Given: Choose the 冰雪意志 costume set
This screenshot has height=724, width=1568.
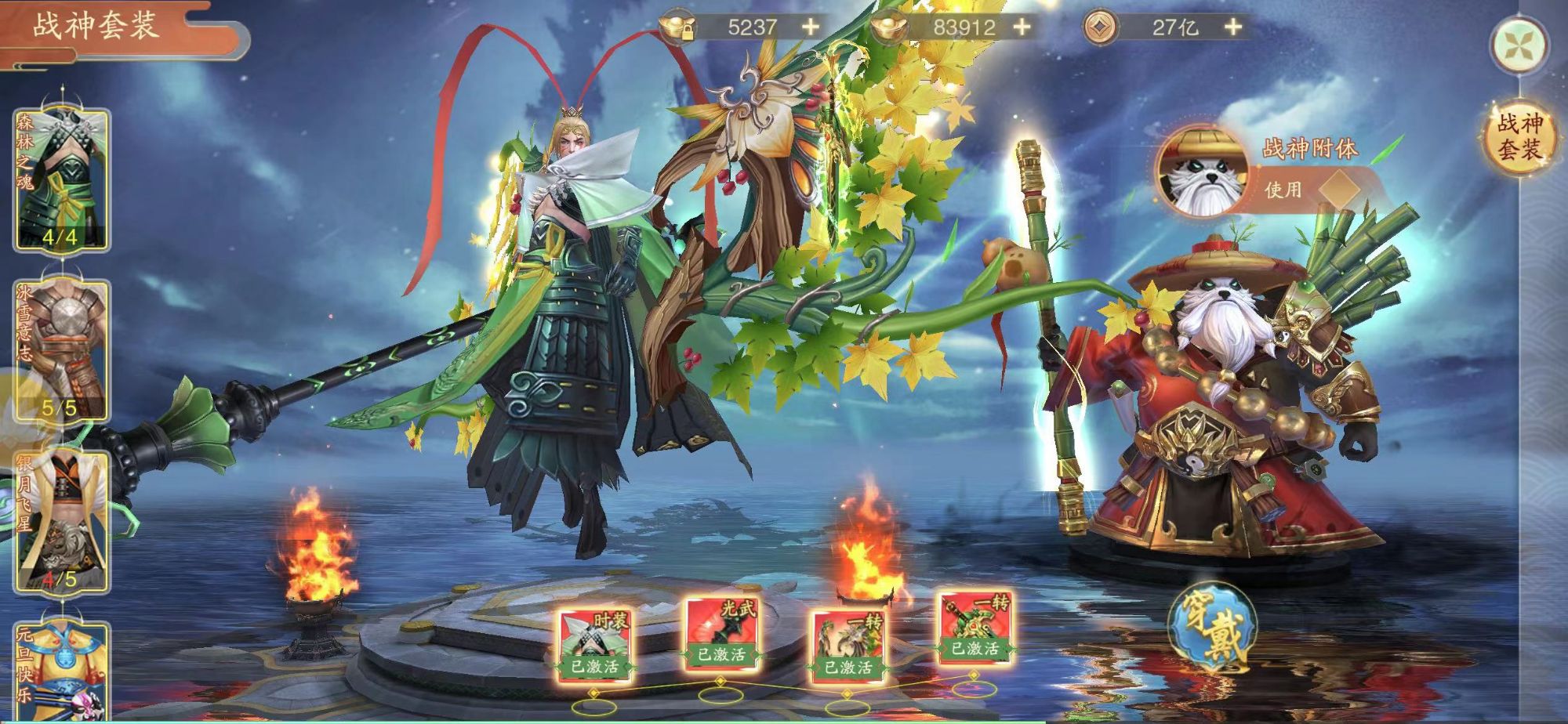Looking at the screenshot, I should (62, 351).
